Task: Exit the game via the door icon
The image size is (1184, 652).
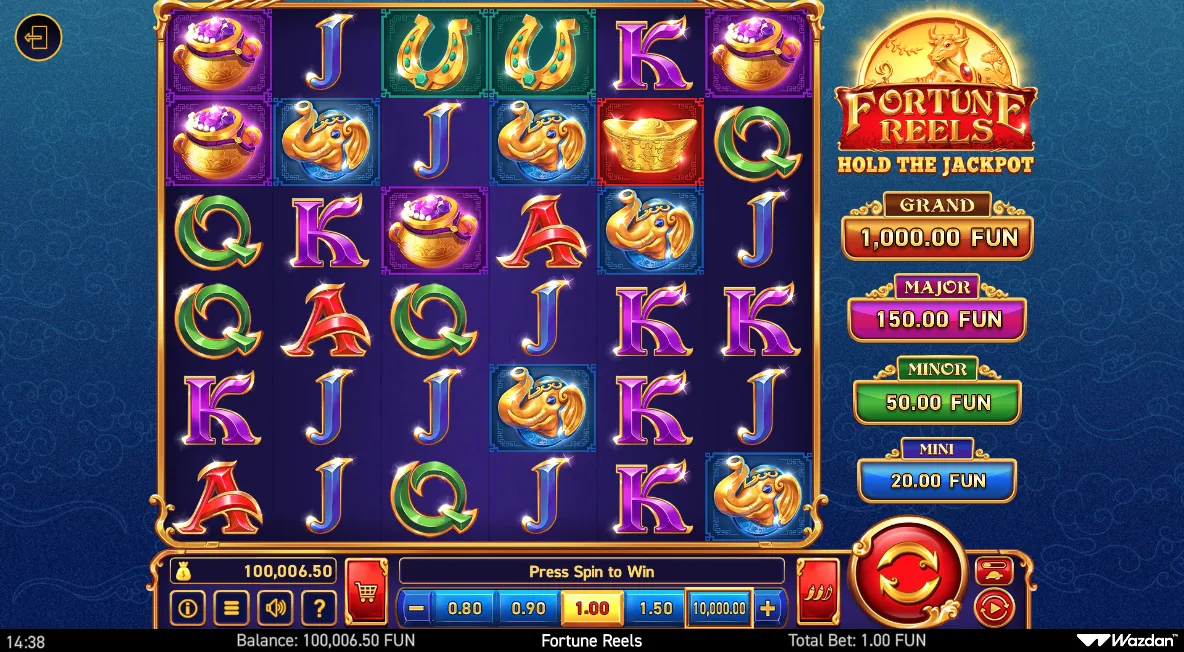Action: point(38,39)
